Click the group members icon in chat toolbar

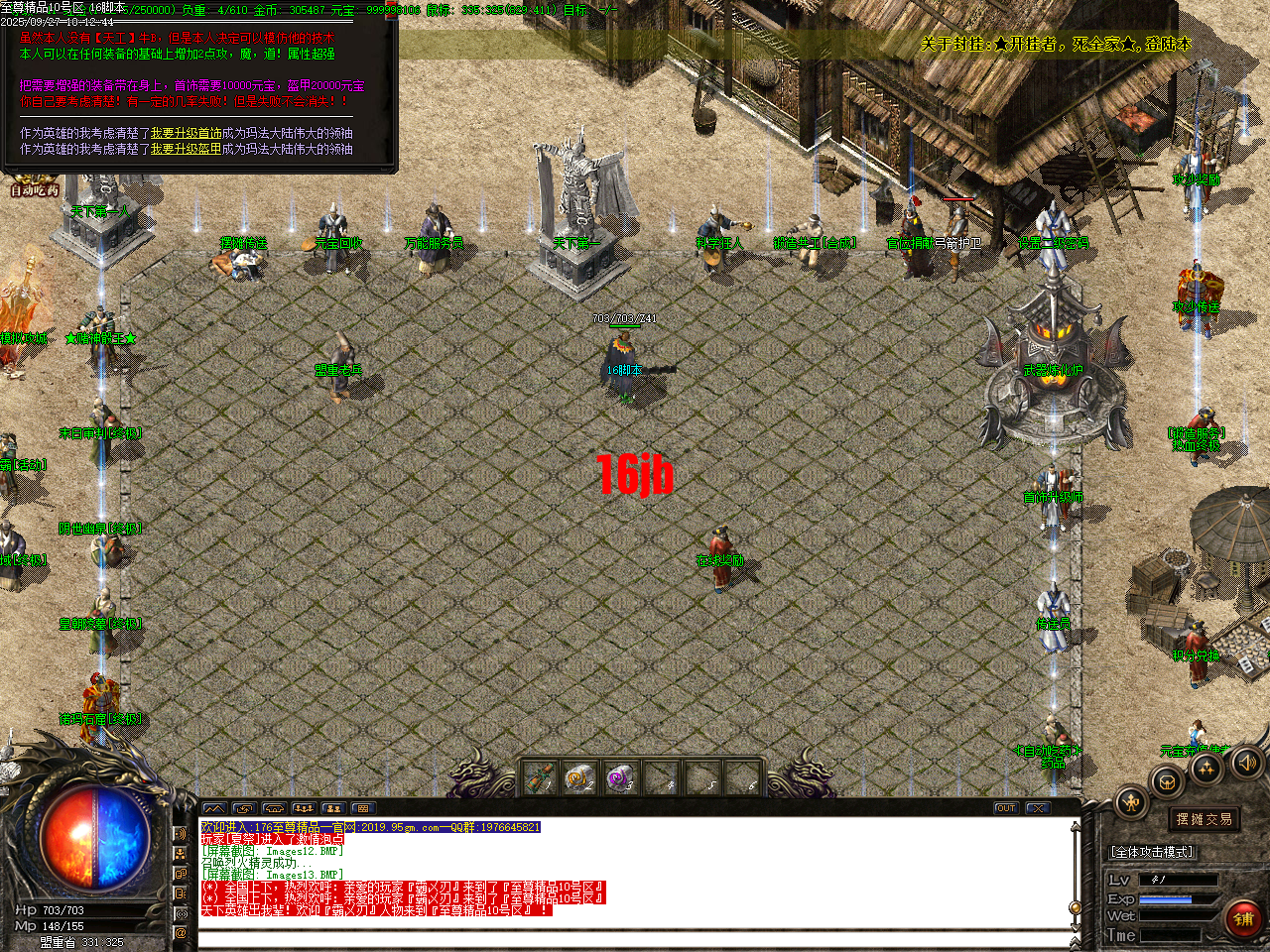pos(303,808)
